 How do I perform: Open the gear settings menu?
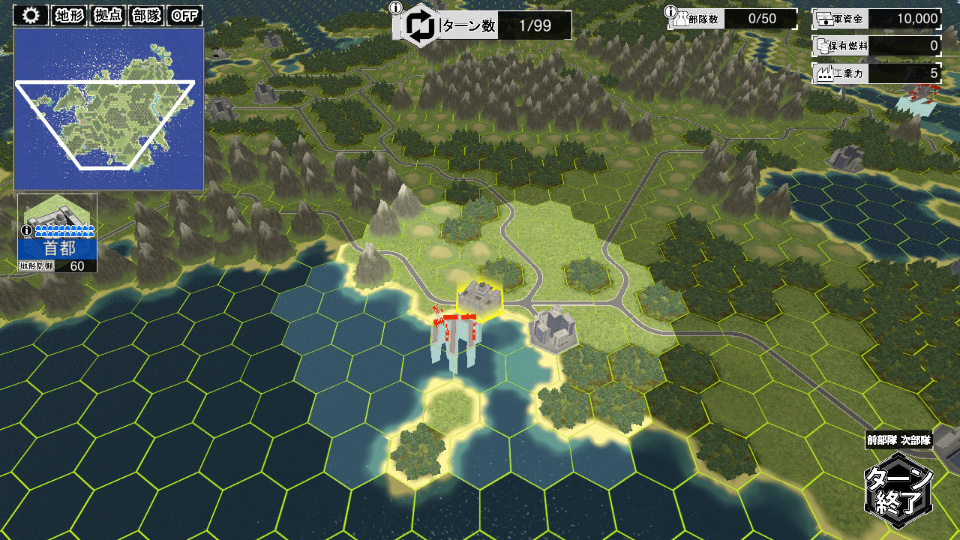[x=31, y=15]
